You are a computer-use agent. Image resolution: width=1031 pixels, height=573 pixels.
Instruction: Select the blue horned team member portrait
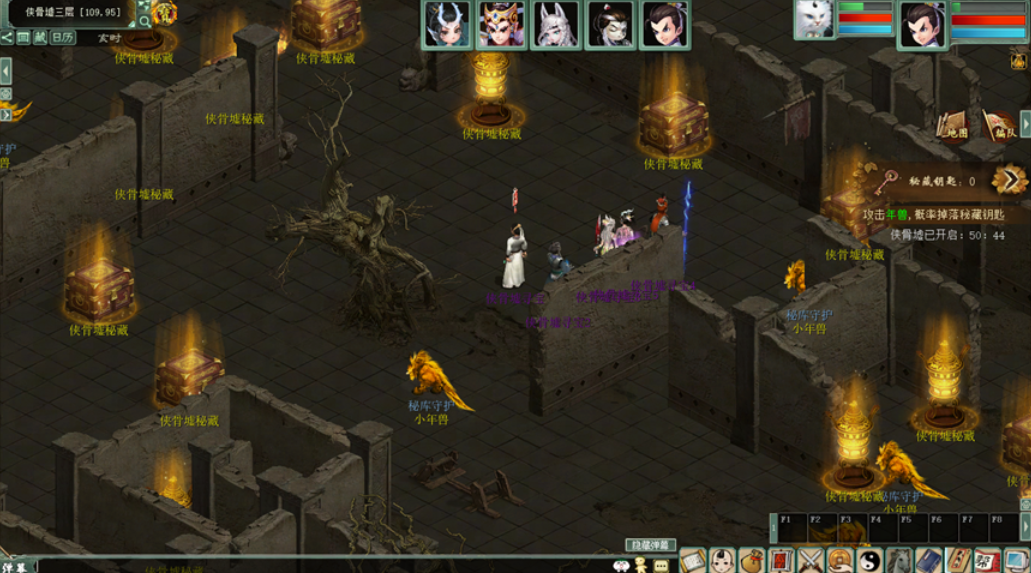(446, 25)
